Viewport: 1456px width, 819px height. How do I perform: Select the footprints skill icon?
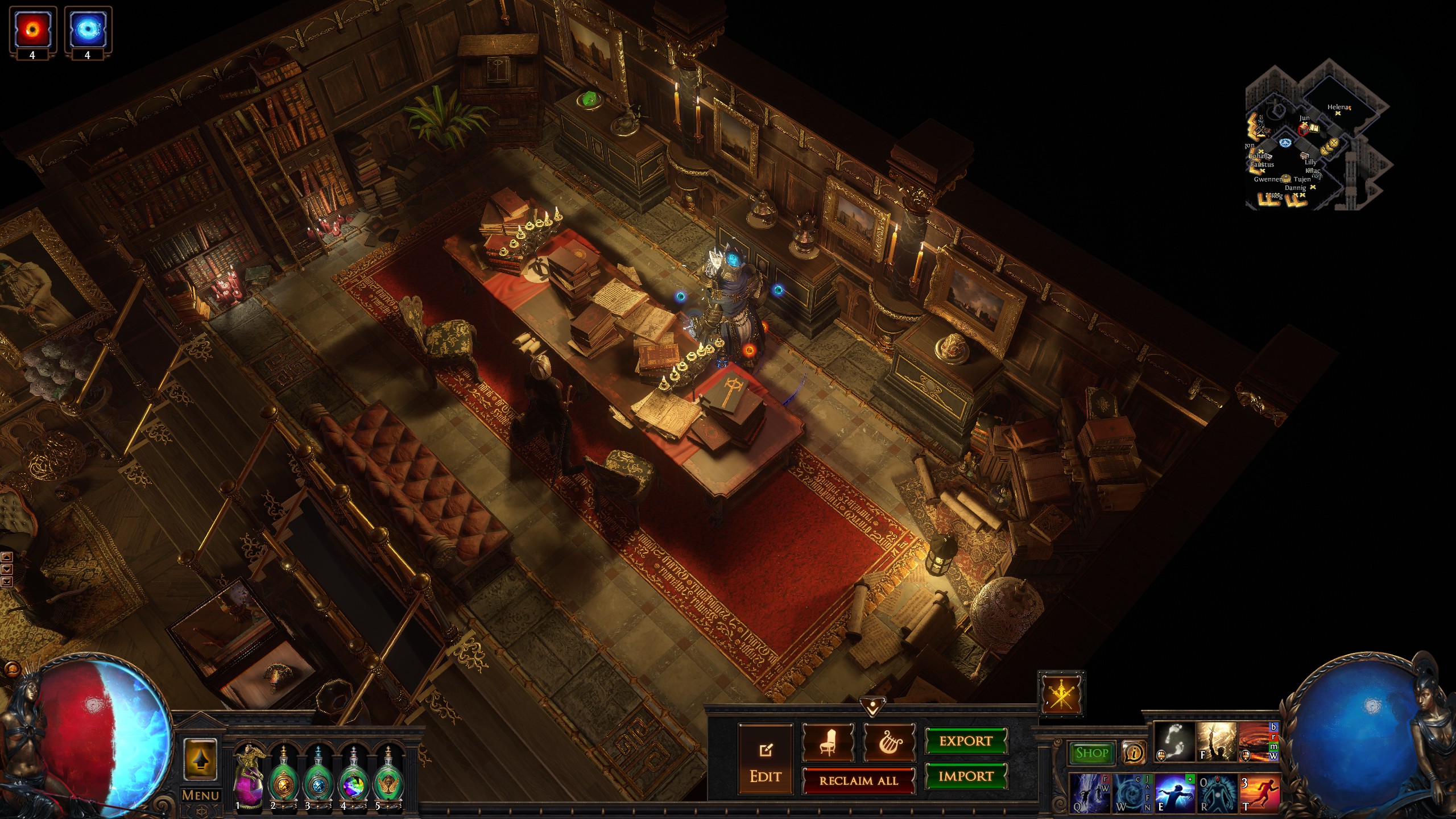1174,742
